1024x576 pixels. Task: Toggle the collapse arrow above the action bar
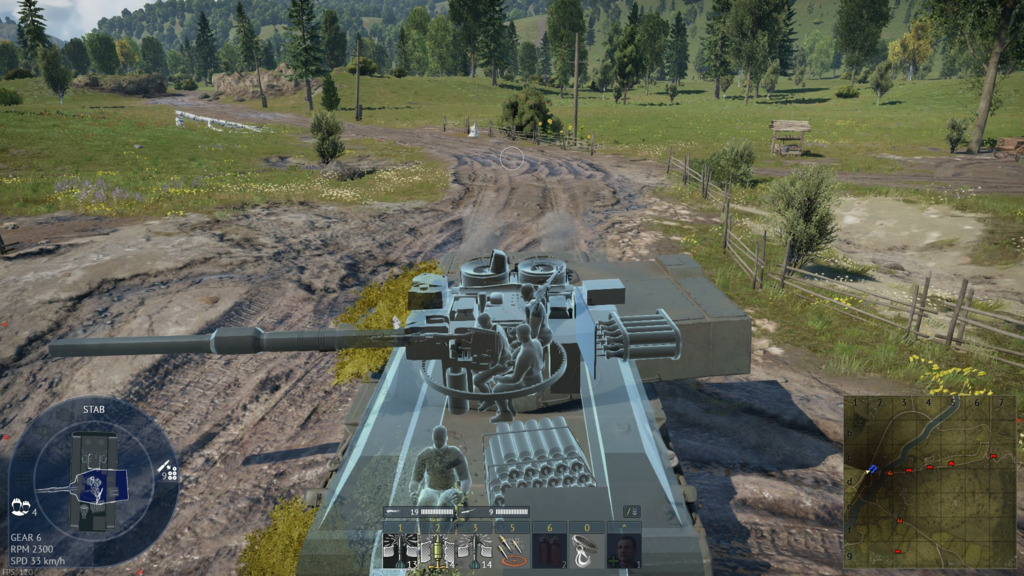pos(631,512)
